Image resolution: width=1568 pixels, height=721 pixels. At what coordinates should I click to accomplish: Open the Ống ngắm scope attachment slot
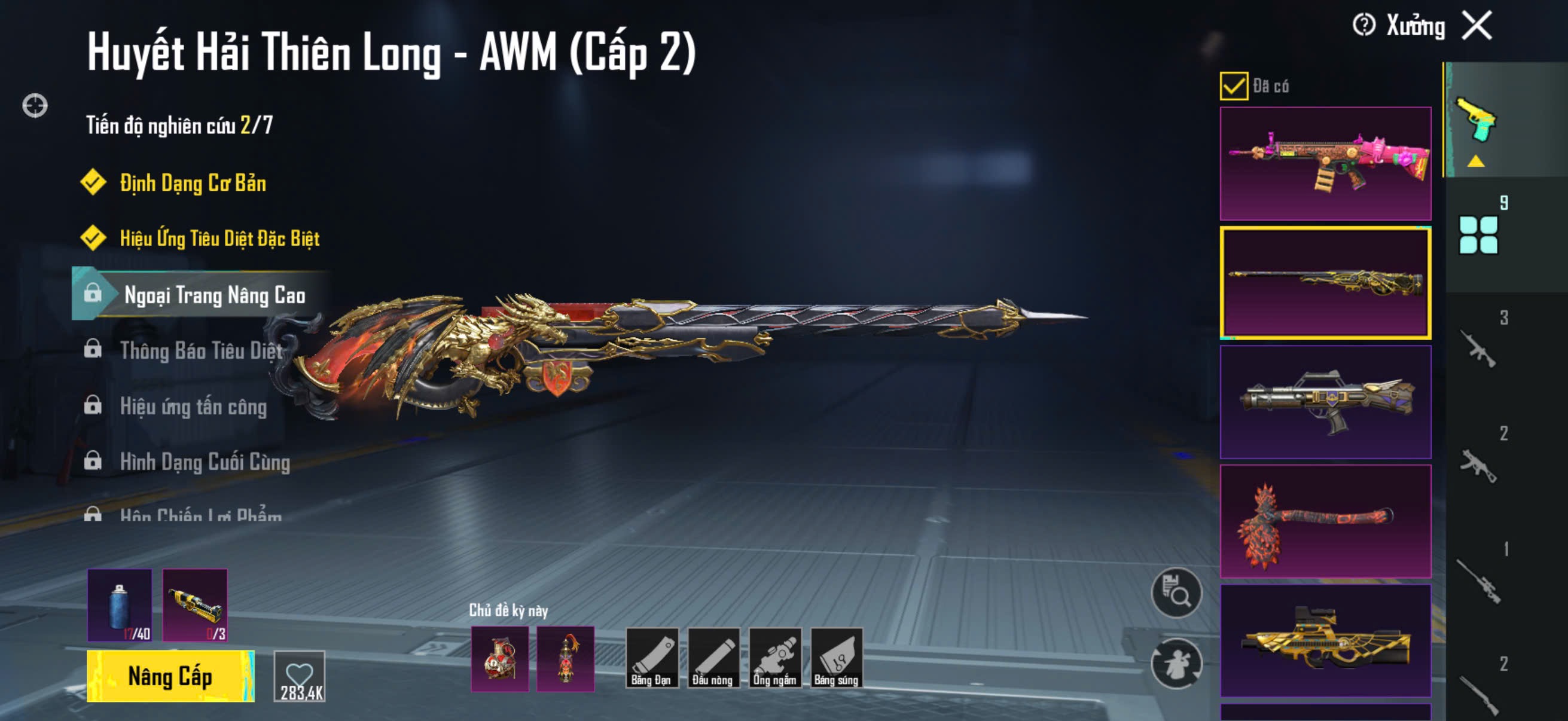click(x=775, y=658)
